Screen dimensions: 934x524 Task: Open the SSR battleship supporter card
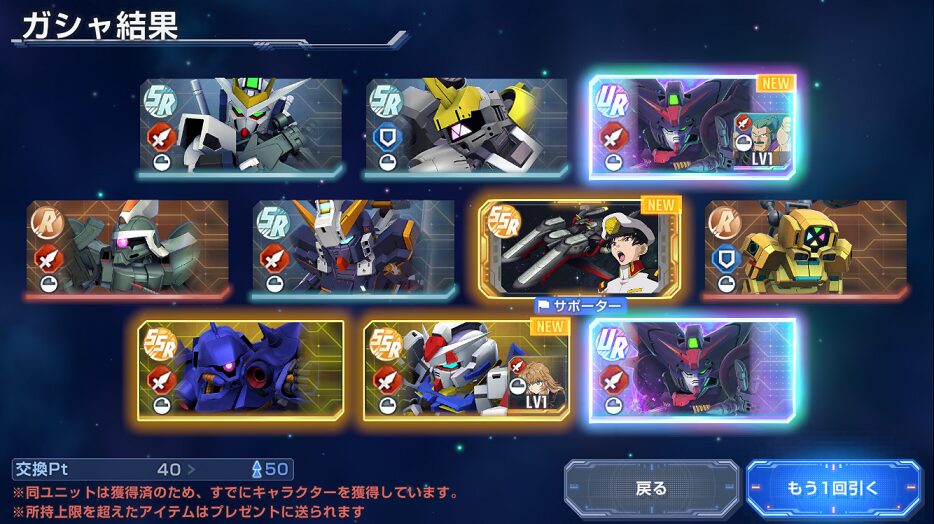click(x=580, y=248)
